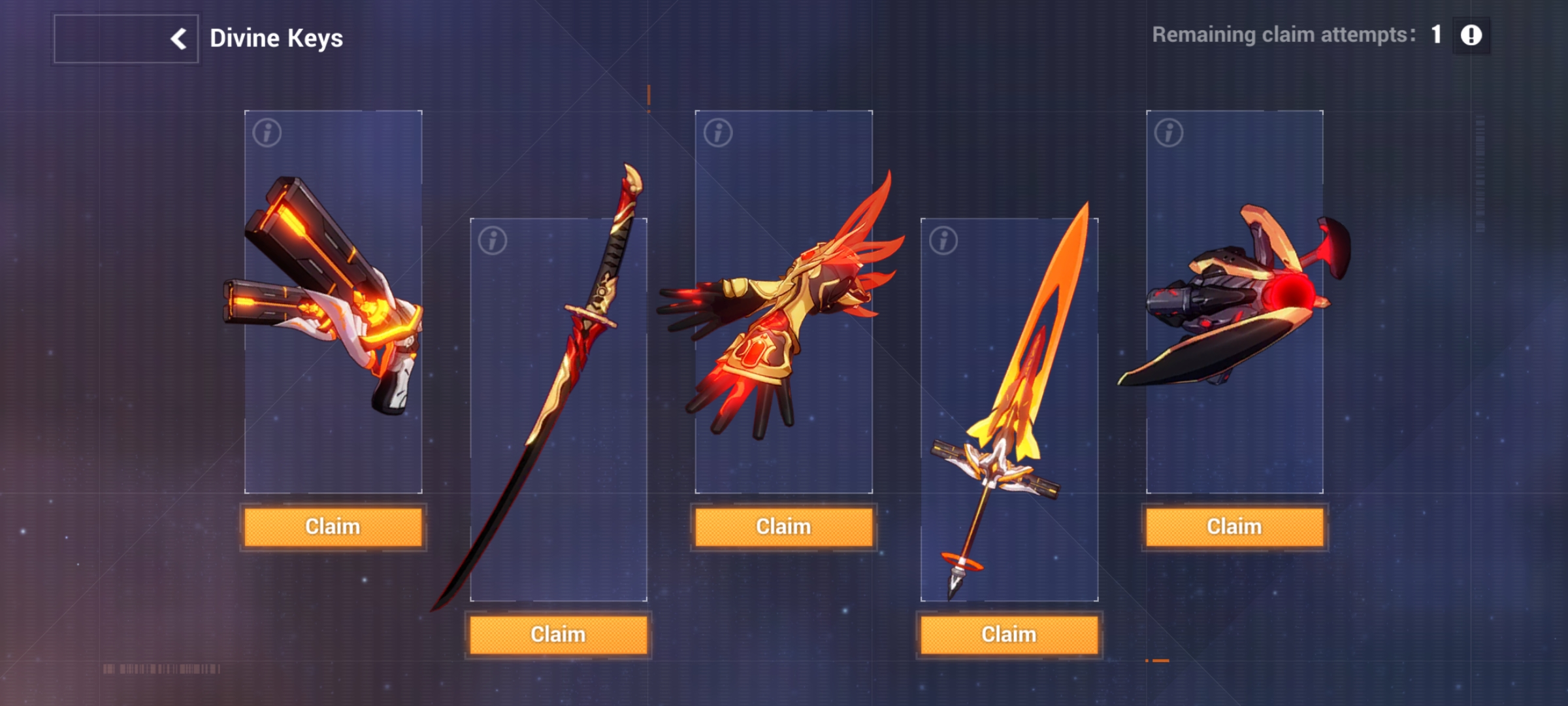Claim the fiery gauntlets
Viewport: 1568px width, 706px height.
click(x=784, y=526)
